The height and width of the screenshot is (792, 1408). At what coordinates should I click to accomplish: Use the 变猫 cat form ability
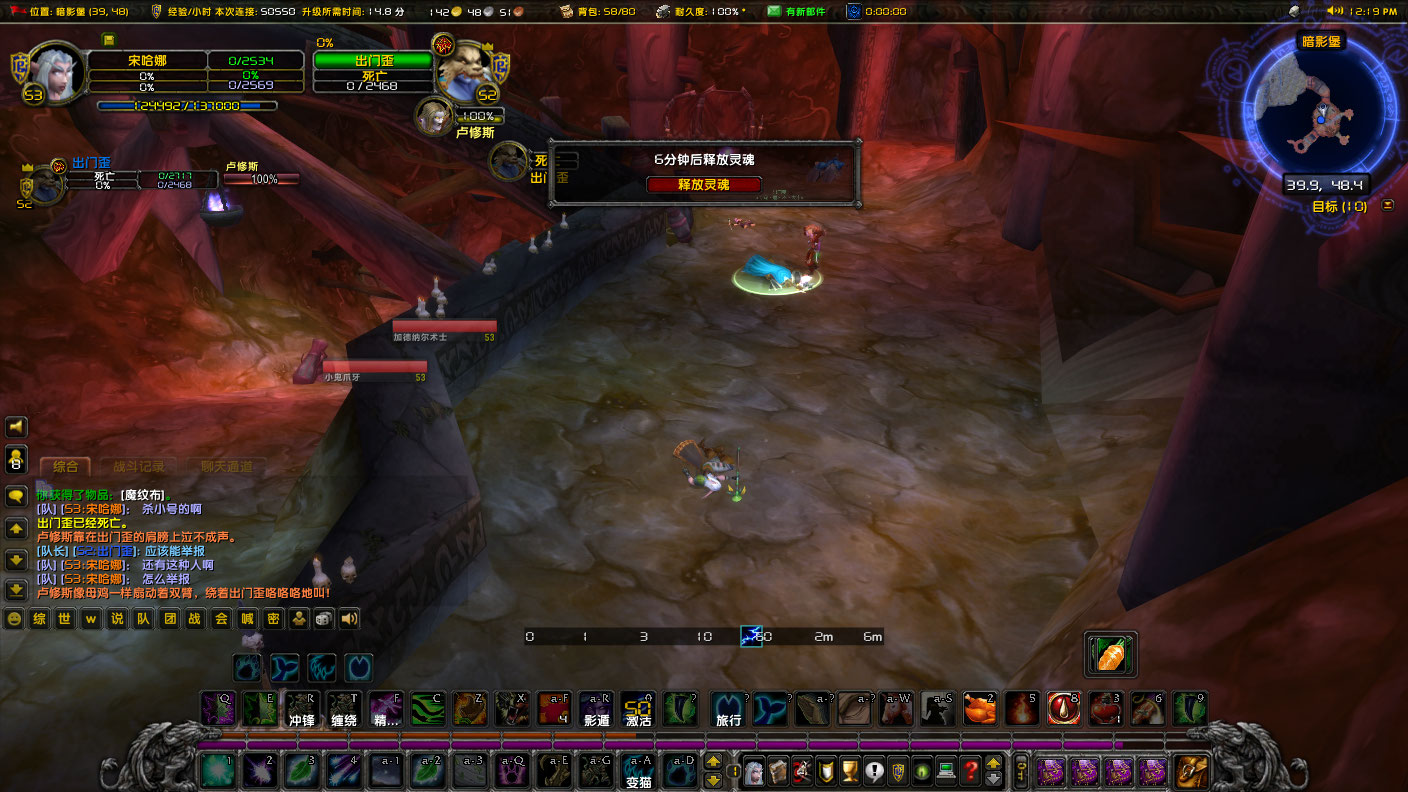pyautogui.click(x=638, y=770)
